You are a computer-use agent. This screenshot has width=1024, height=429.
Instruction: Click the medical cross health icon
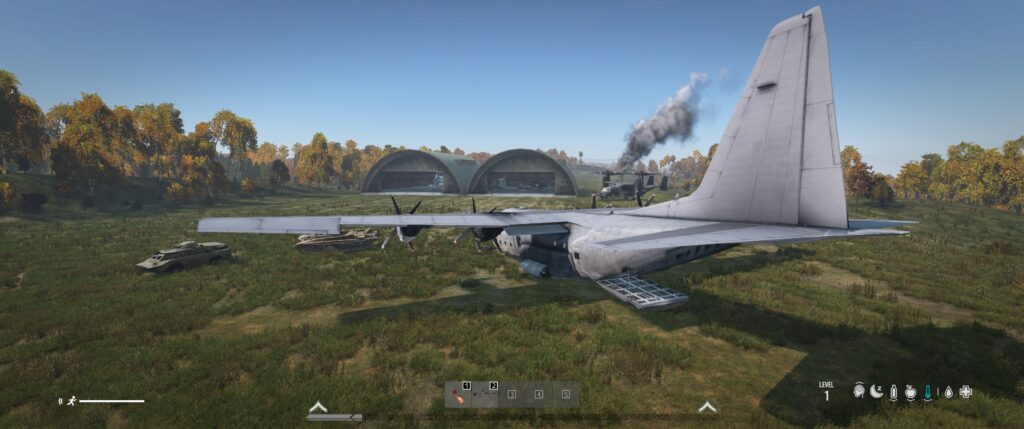(x=965, y=392)
